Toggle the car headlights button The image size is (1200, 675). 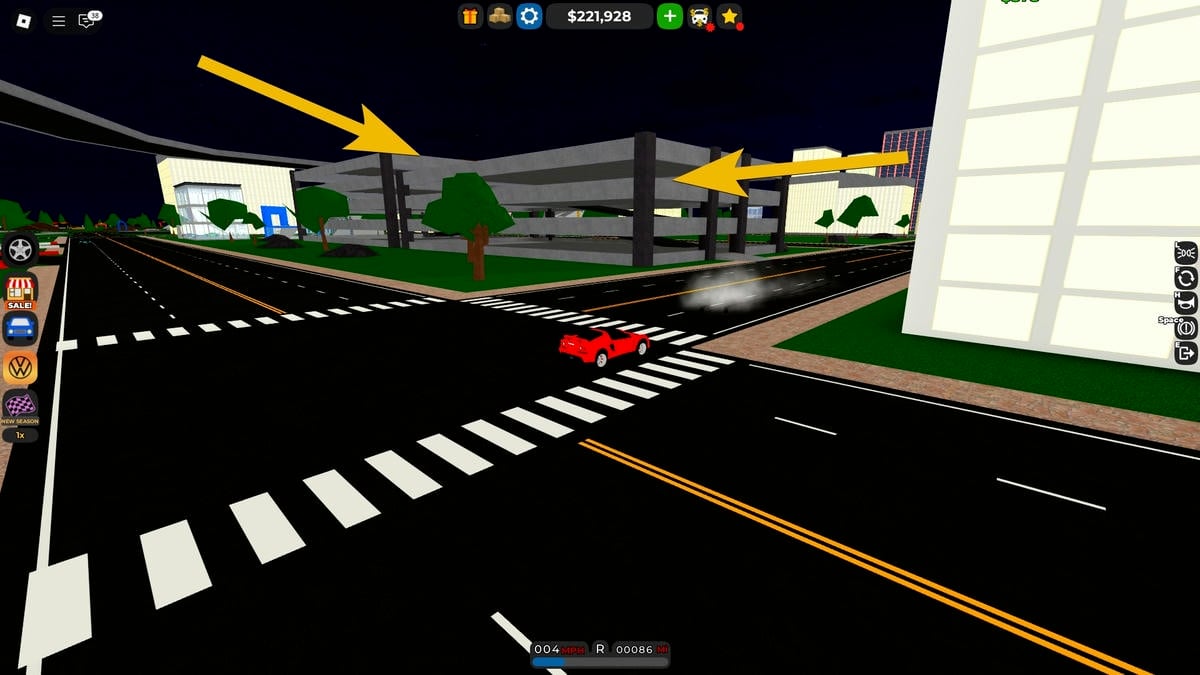click(1186, 252)
